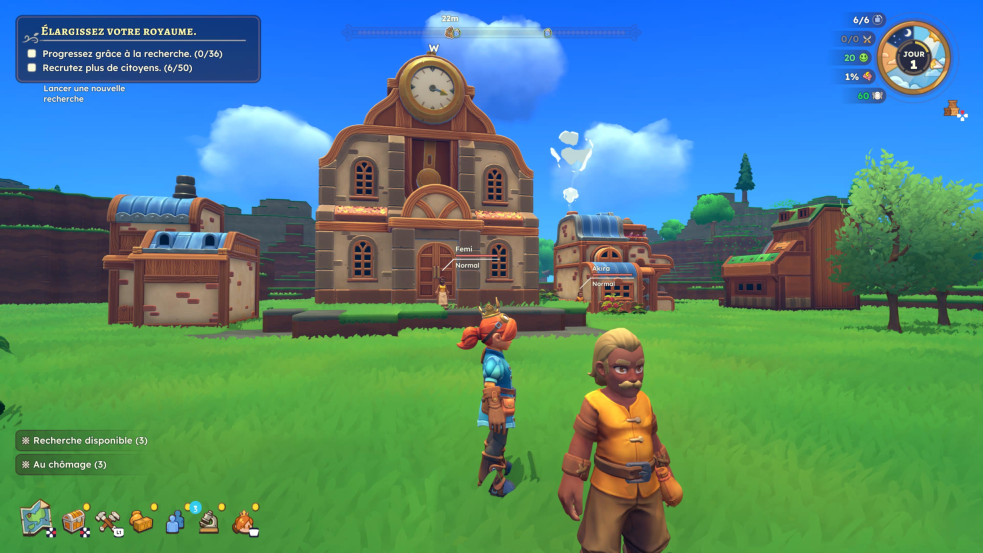The width and height of the screenshot is (983, 553).
Task: Open the crossed hammers build menu
Action: click(108, 521)
